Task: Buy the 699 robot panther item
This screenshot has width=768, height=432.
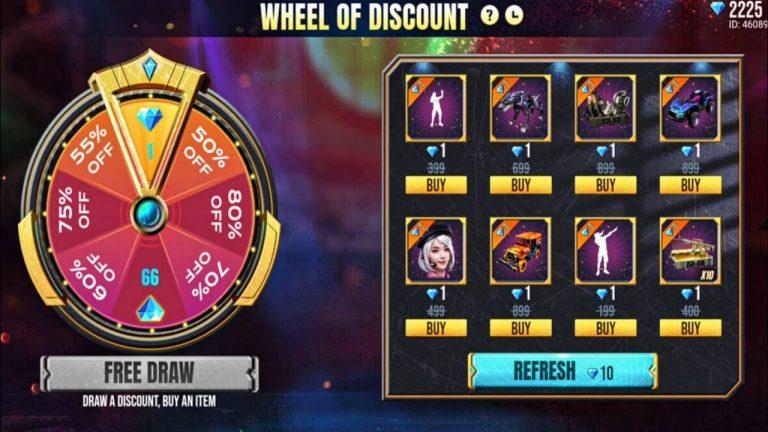Action: pos(520,185)
